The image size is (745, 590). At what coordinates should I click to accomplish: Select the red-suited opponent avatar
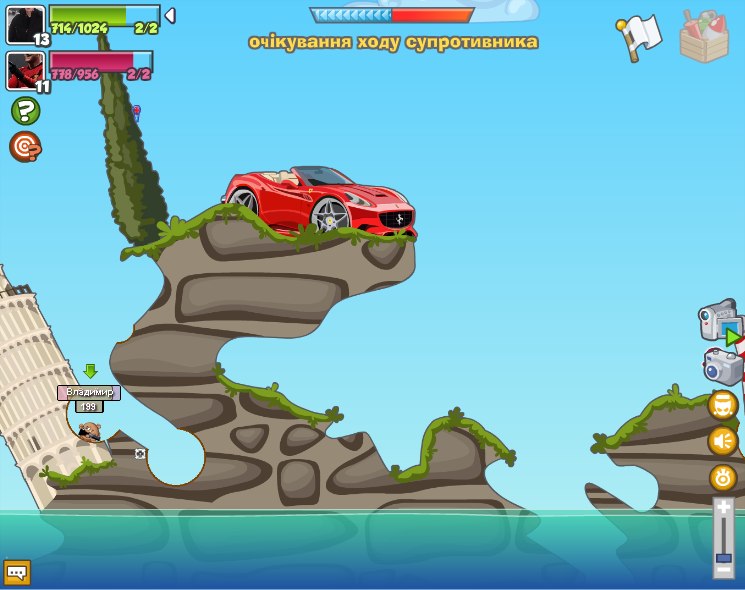[25, 71]
